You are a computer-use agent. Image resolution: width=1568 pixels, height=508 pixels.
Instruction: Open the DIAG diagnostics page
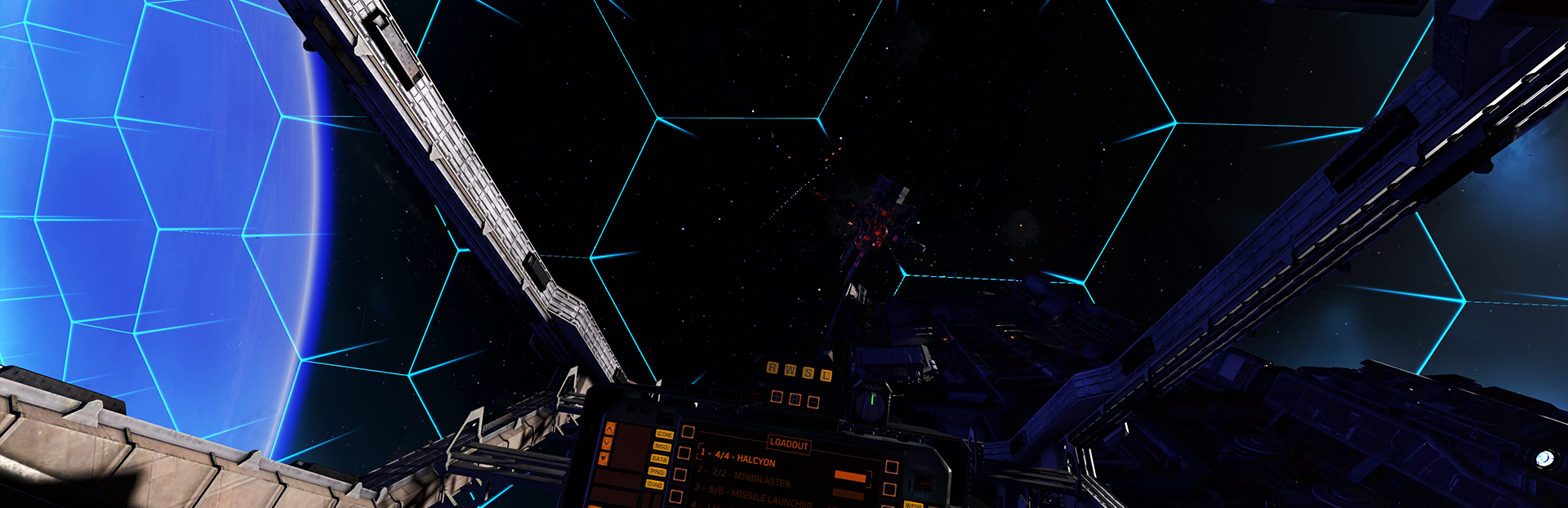pyautogui.click(x=654, y=484)
